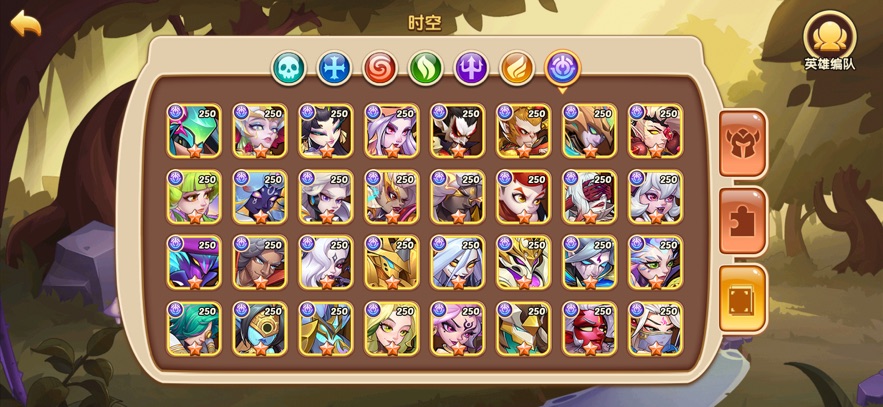Go back with the orange arrow

[26, 24]
